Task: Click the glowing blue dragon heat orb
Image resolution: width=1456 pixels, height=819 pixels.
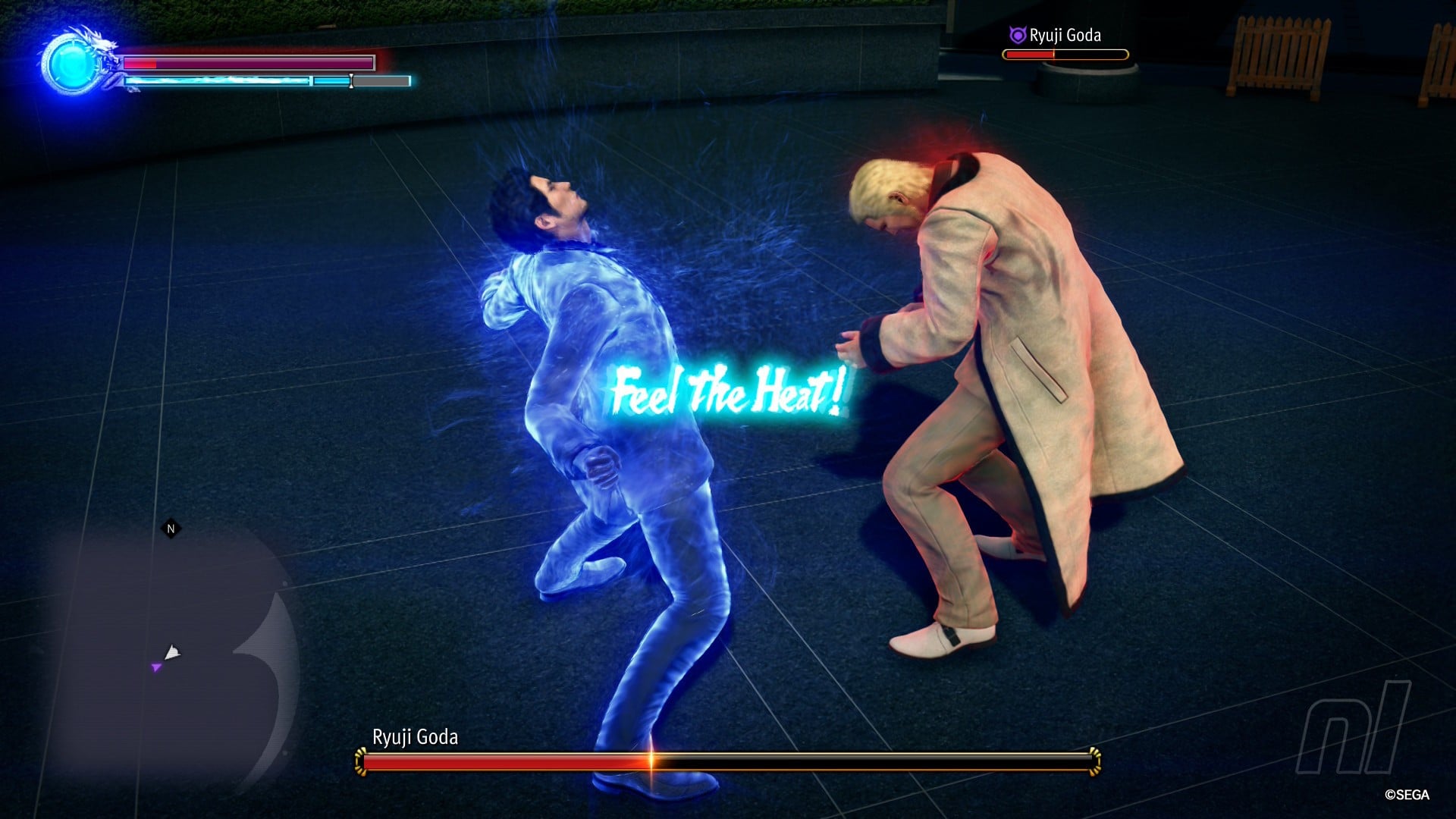Action: pos(71,64)
